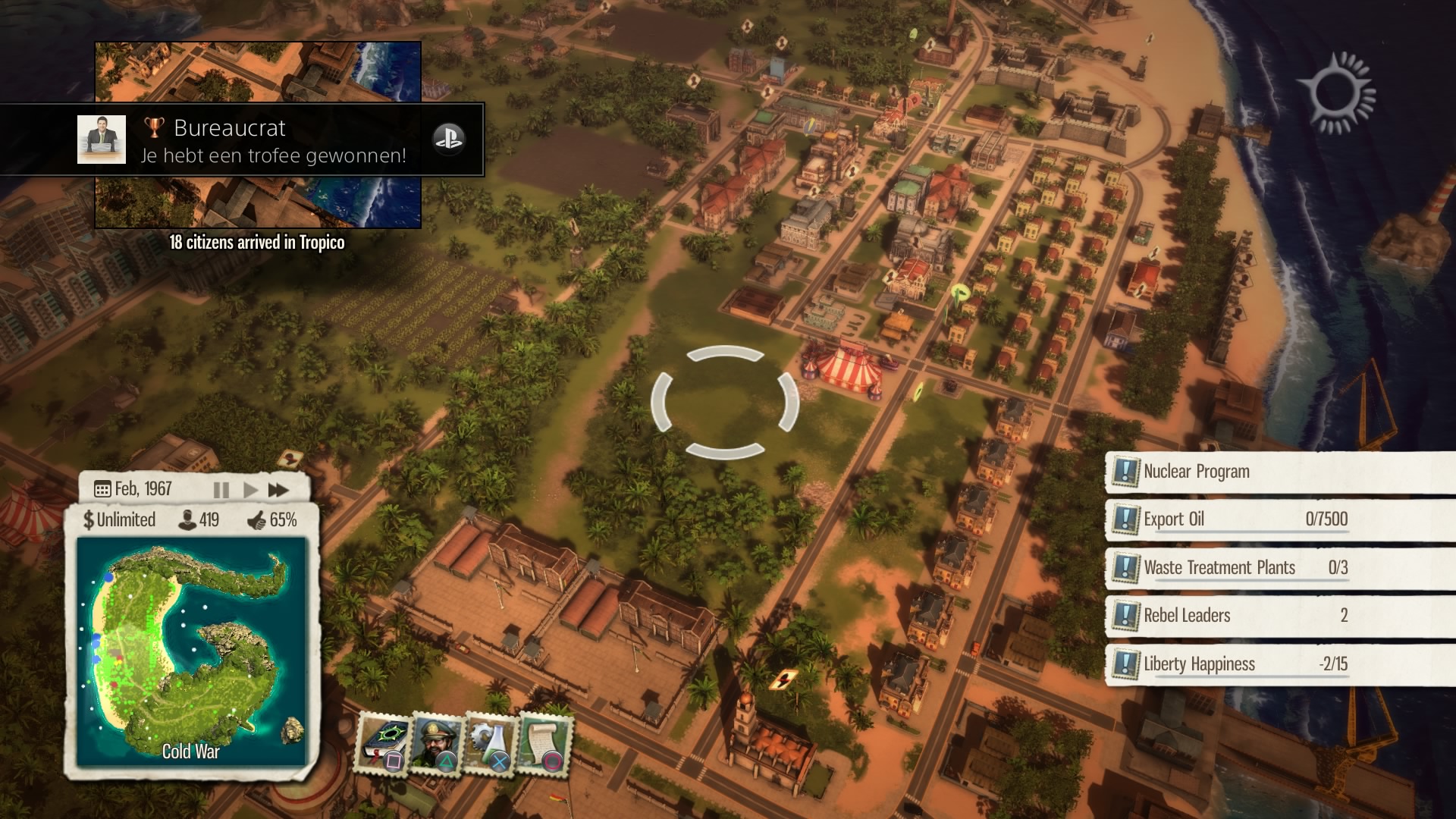Set game speed to normal play
The image size is (1456, 819).
click(250, 490)
